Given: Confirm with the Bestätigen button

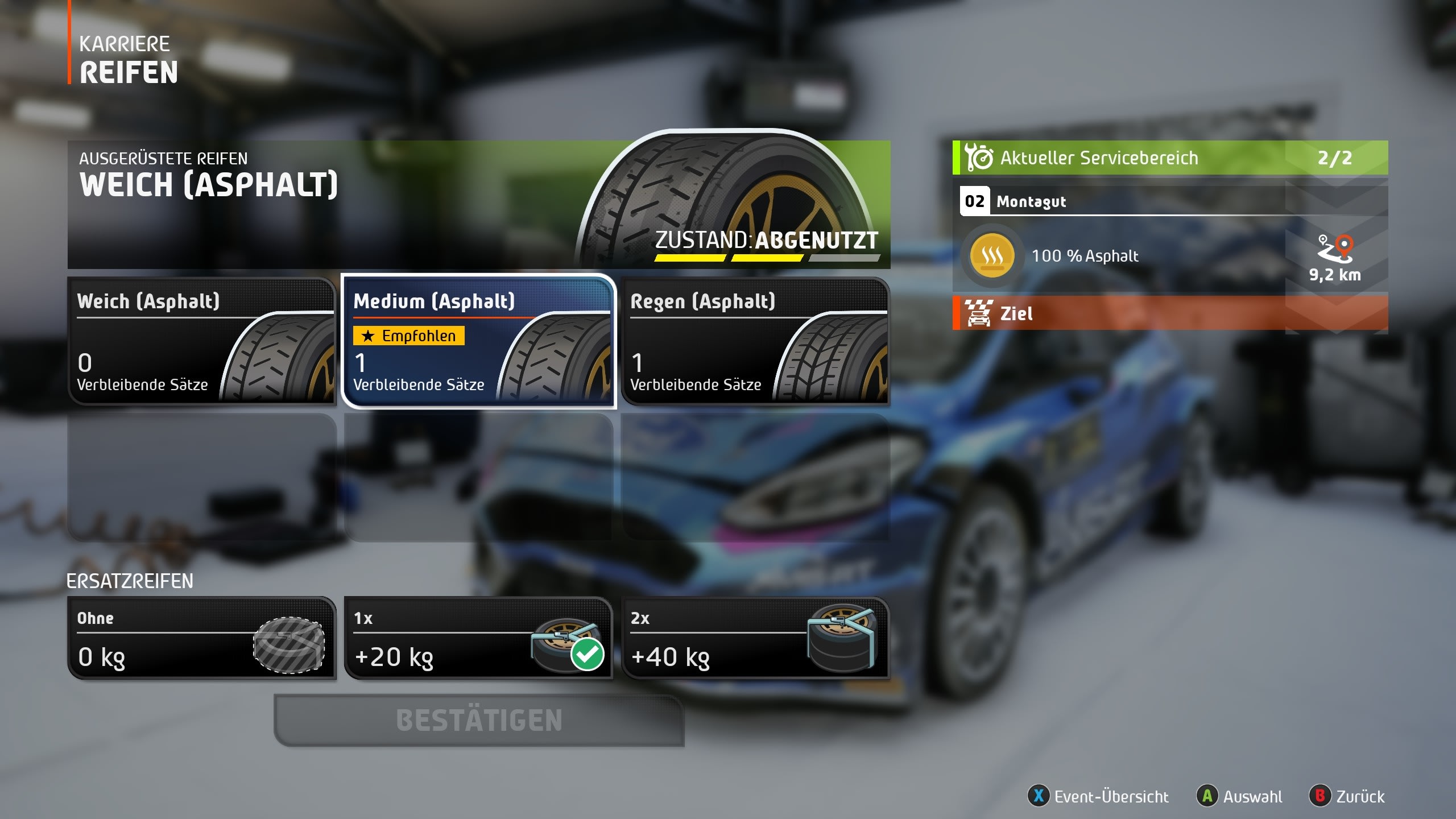Looking at the screenshot, I should pyautogui.click(x=479, y=720).
